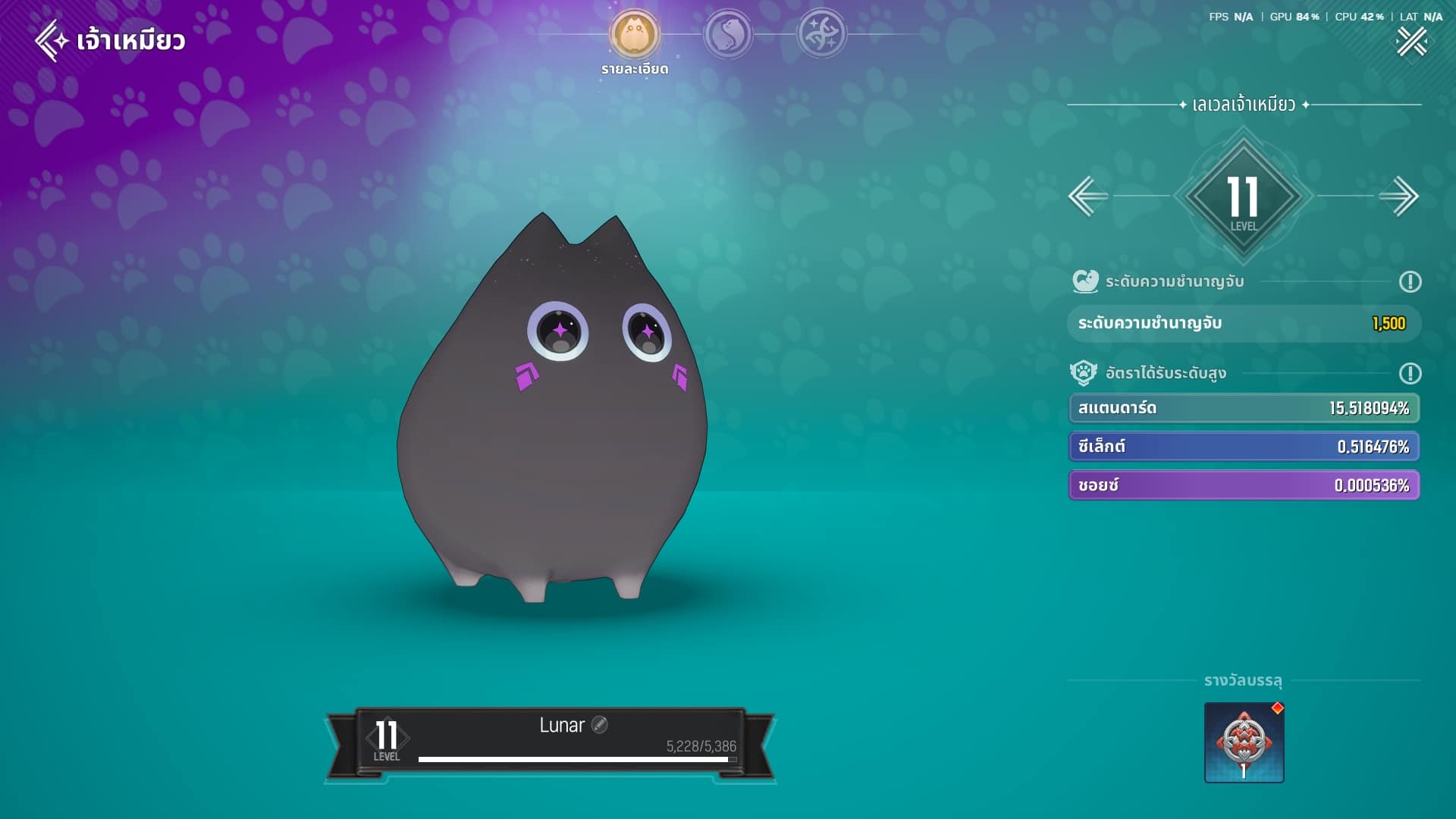Show the next level with right arrow
This screenshot has width=1456, height=819.
click(1399, 196)
